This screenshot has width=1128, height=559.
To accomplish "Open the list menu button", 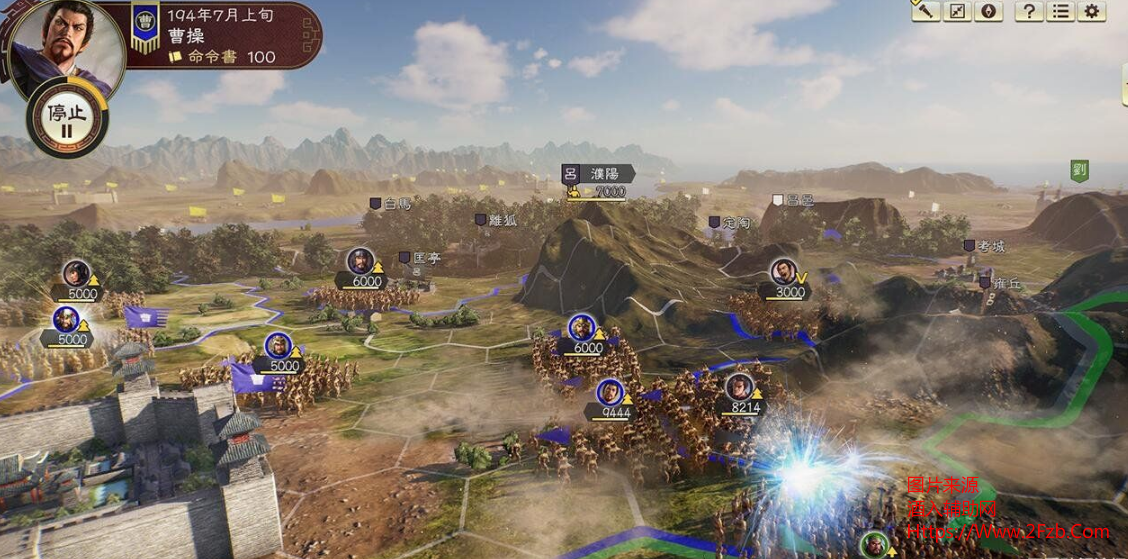I will pos(1061,11).
